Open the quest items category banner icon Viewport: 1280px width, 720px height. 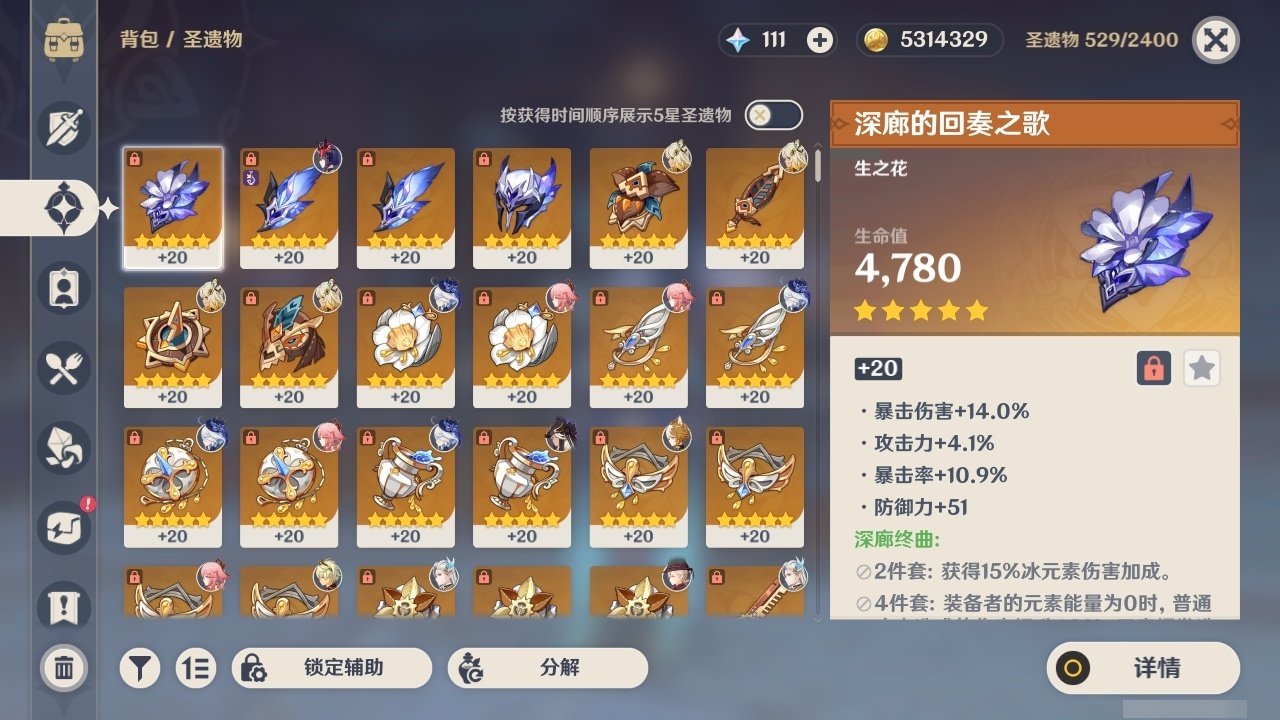pyautogui.click(x=63, y=607)
